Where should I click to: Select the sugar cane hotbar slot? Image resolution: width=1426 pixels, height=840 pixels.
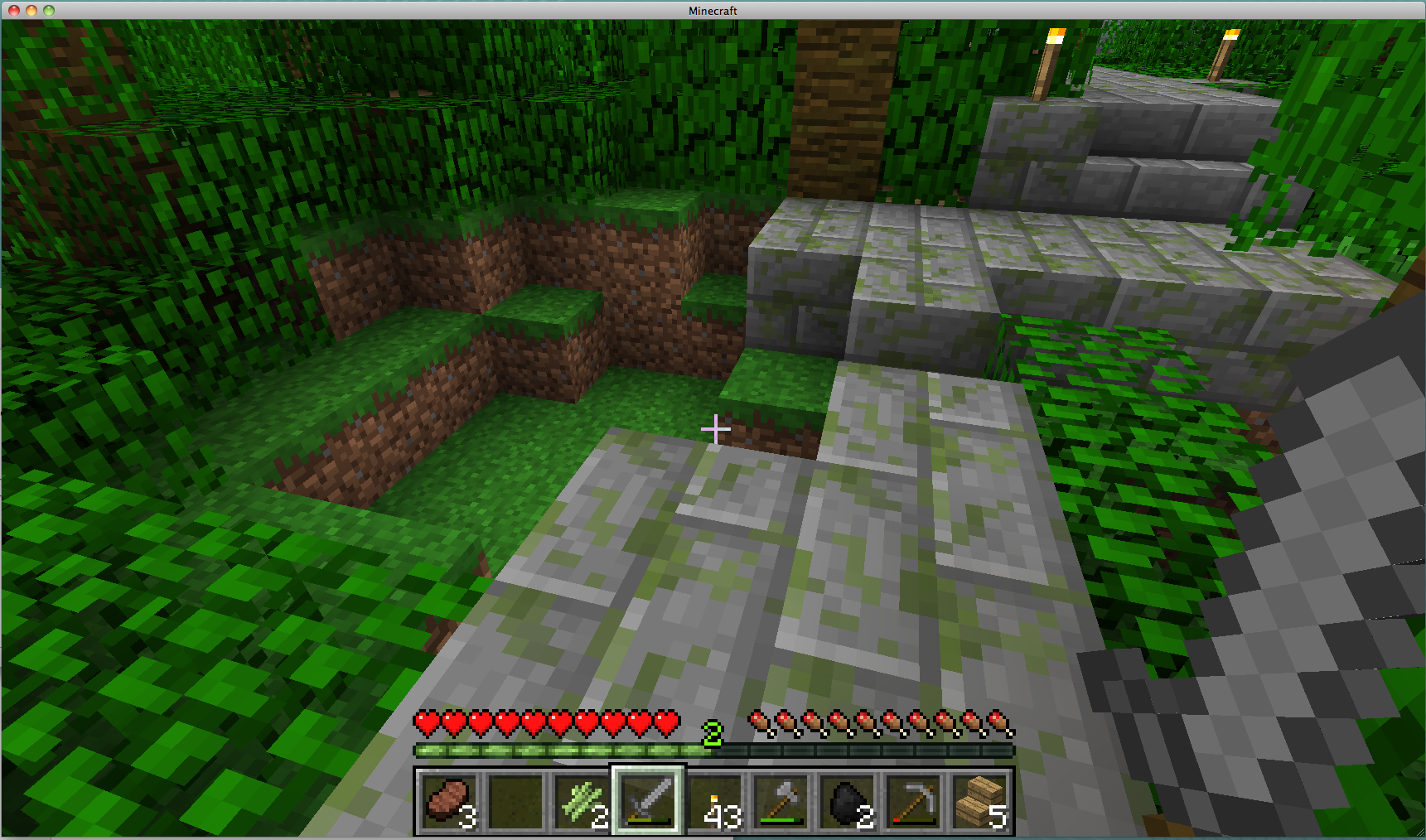[x=582, y=800]
